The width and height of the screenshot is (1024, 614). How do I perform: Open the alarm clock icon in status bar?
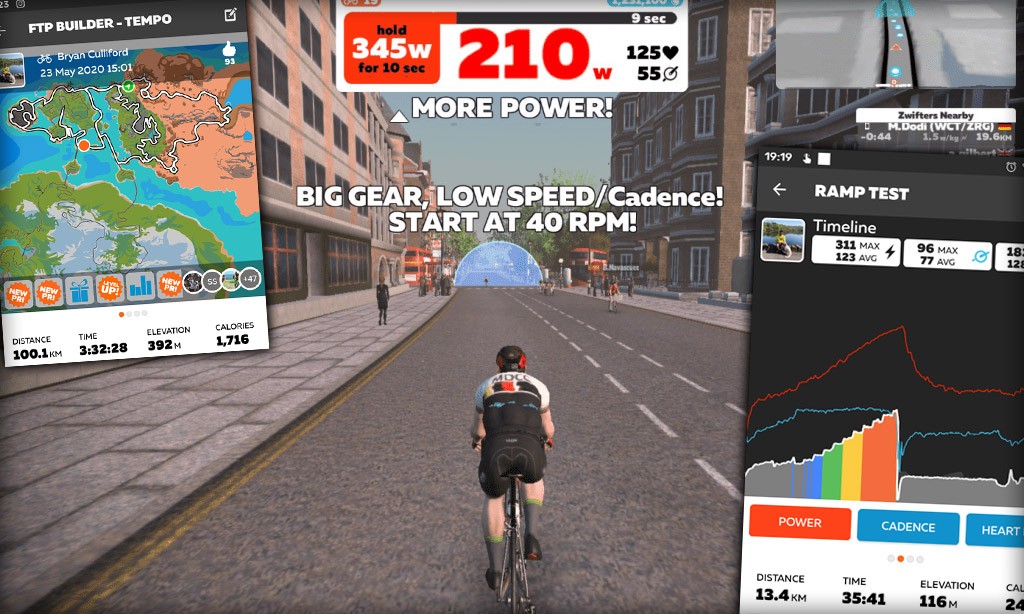click(1012, 166)
